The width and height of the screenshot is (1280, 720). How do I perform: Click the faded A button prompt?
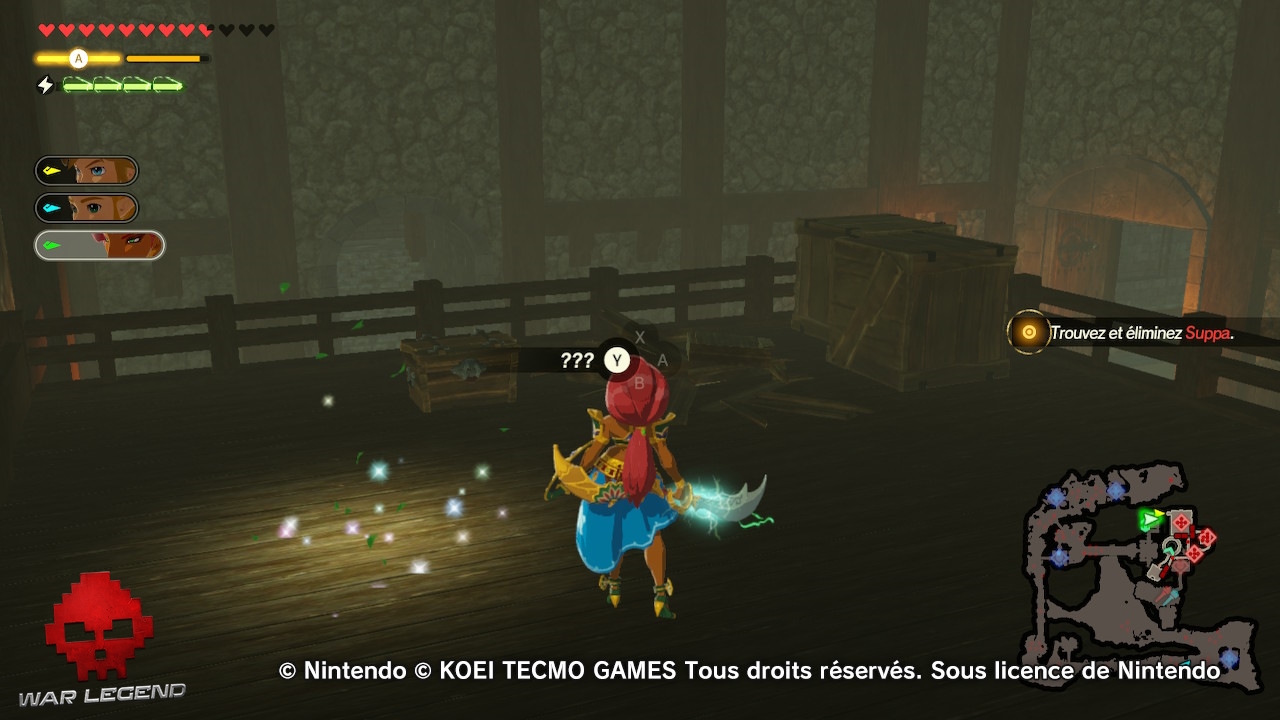click(x=661, y=361)
